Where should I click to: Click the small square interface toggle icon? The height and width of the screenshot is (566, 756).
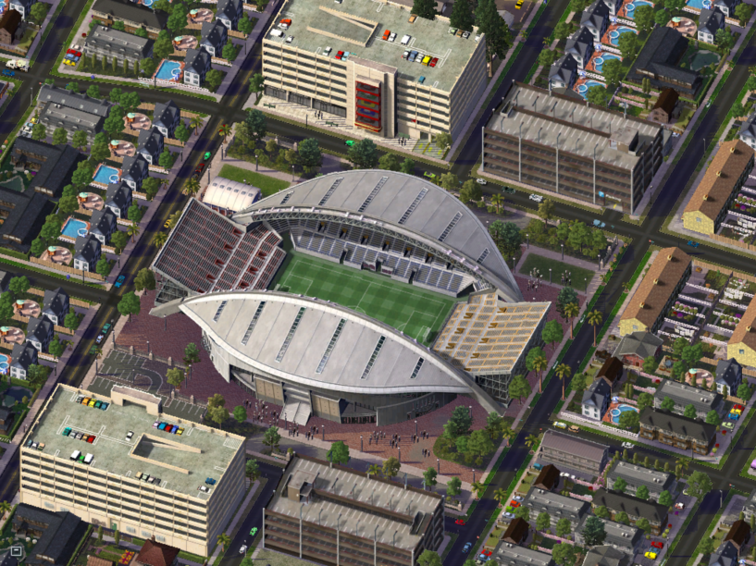[14, 551]
